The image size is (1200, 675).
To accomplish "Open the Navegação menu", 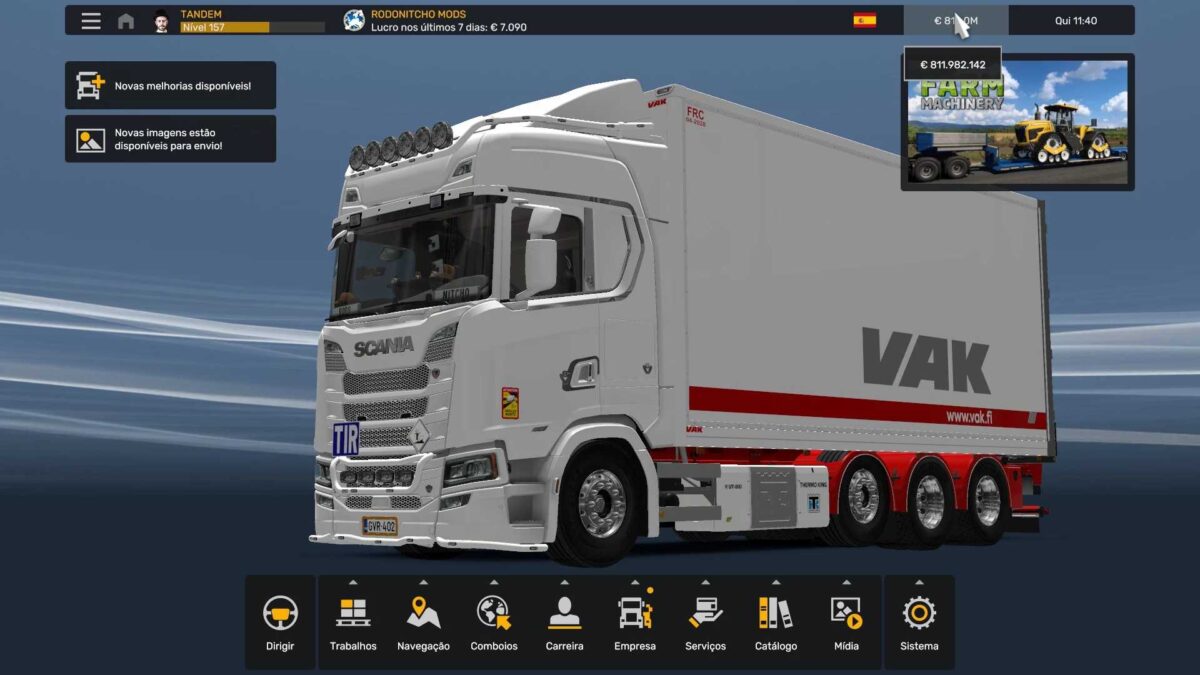I will (423, 622).
